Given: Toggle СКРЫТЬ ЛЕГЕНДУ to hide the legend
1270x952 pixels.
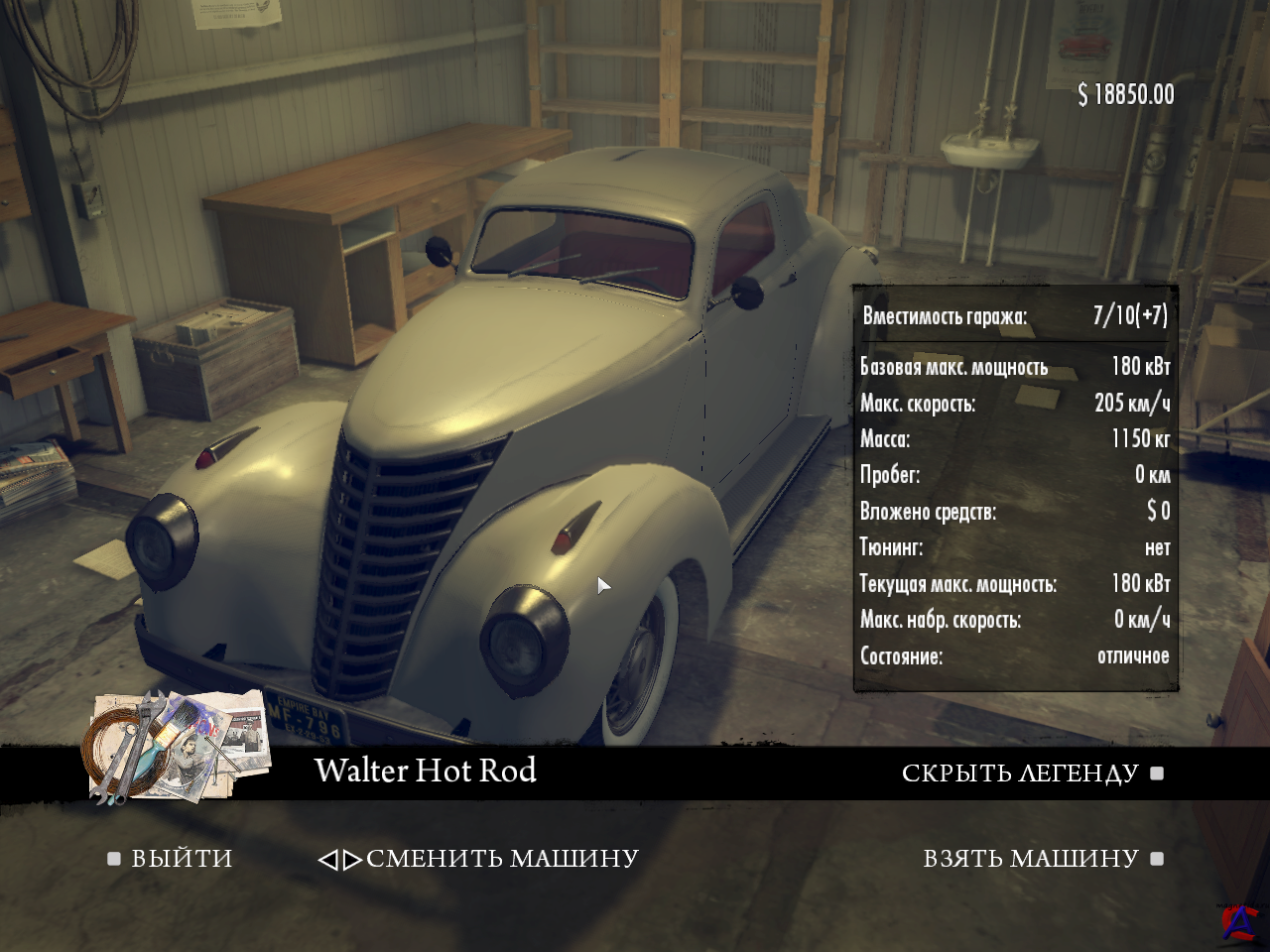Looking at the screenshot, I should [x=1020, y=773].
